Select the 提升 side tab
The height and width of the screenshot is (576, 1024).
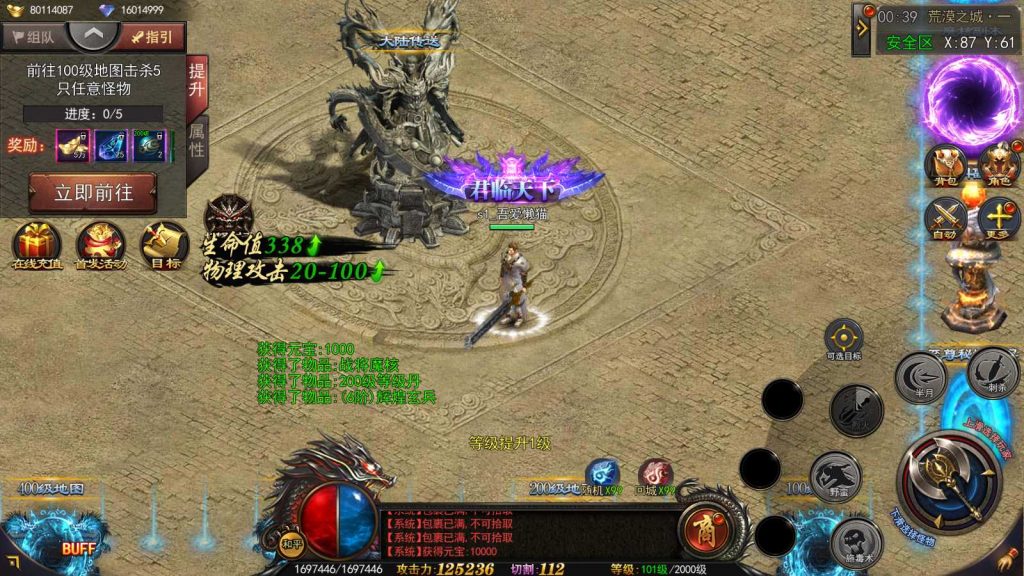click(x=197, y=81)
